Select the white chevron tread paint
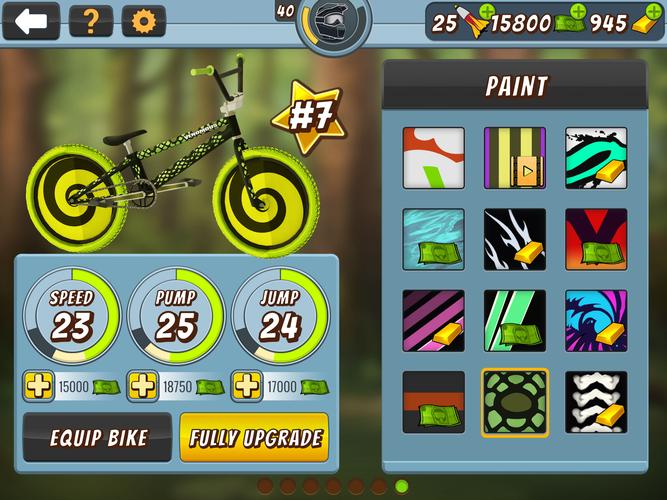Viewport: 667px width, 500px height. [x=596, y=402]
